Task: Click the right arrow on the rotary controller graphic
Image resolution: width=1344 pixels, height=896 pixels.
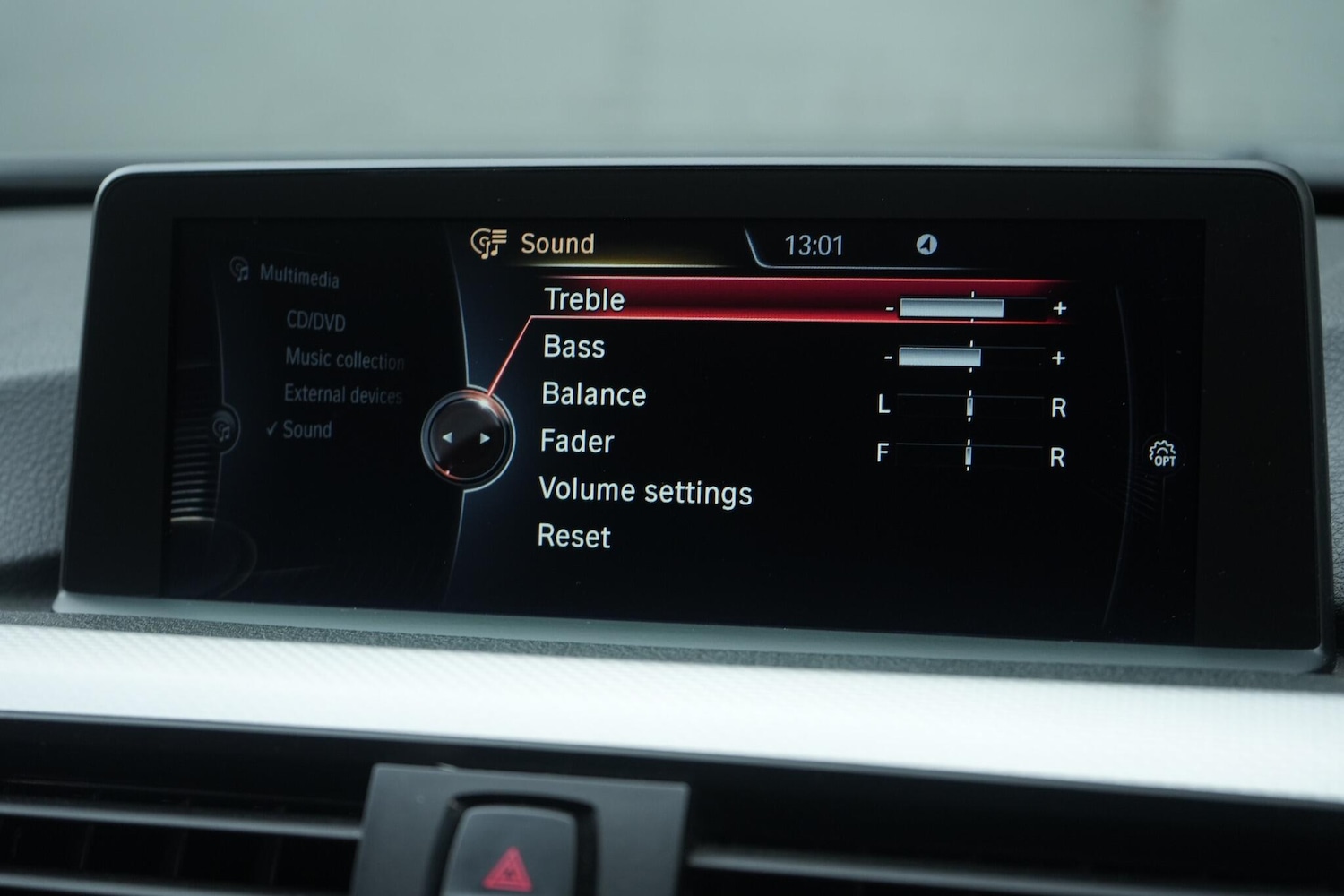Action: tap(485, 439)
